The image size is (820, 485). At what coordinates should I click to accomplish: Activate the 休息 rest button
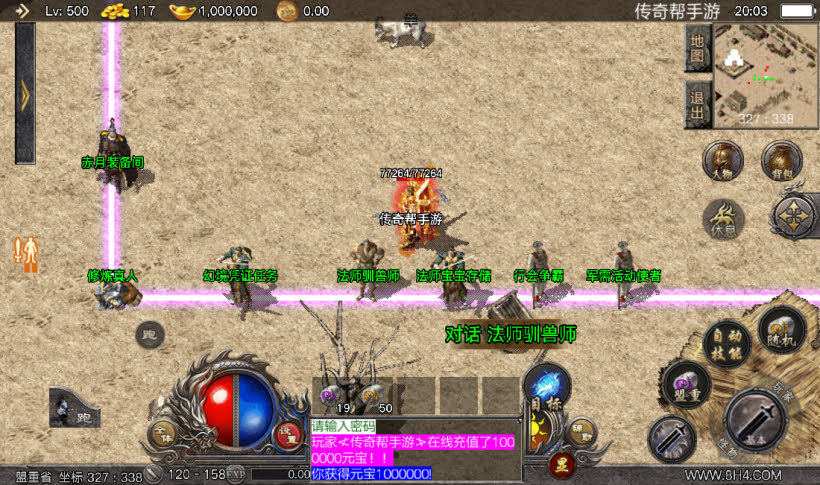[722, 217]
